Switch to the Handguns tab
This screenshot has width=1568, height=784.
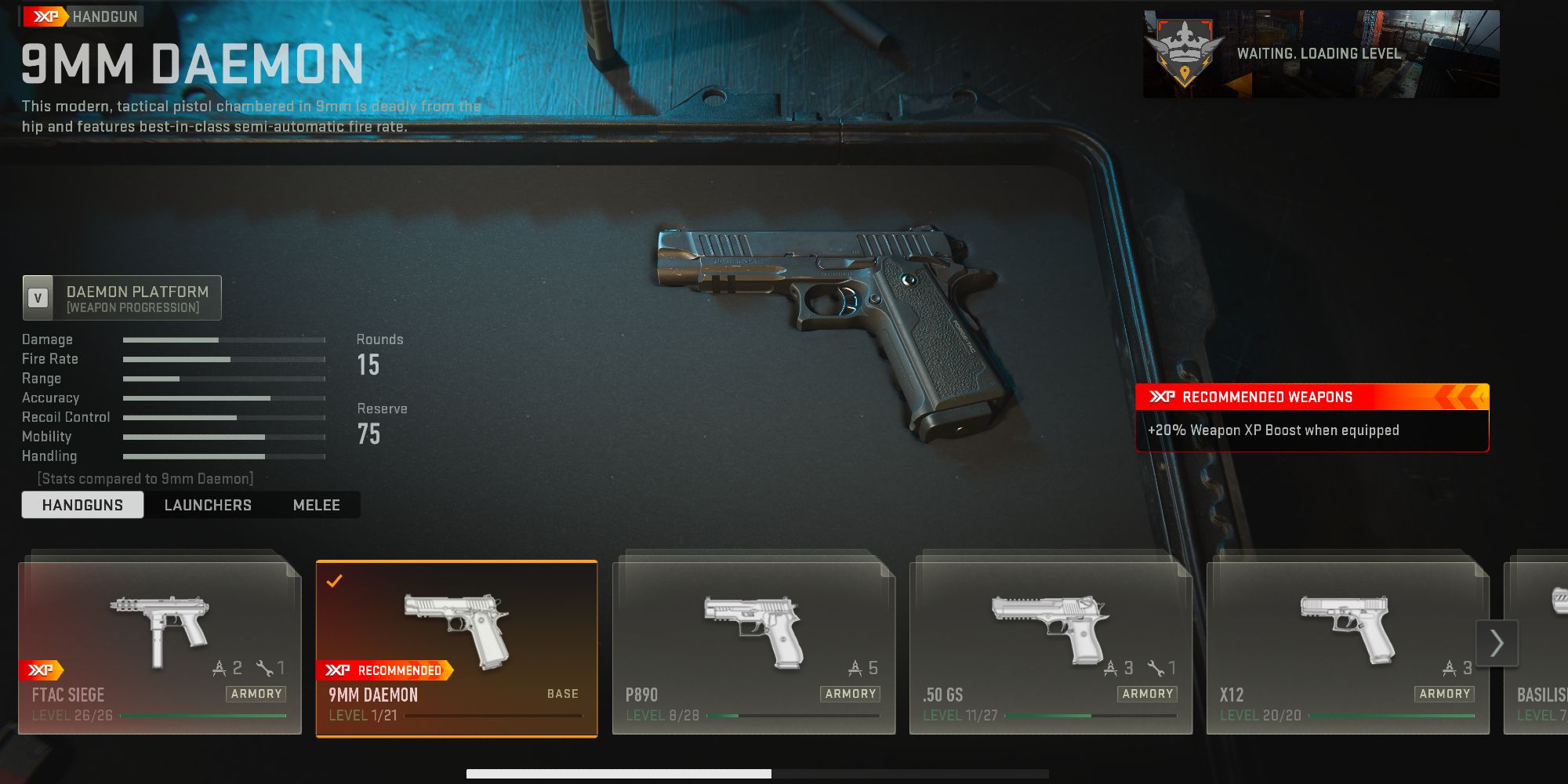[x=82, y=505]
